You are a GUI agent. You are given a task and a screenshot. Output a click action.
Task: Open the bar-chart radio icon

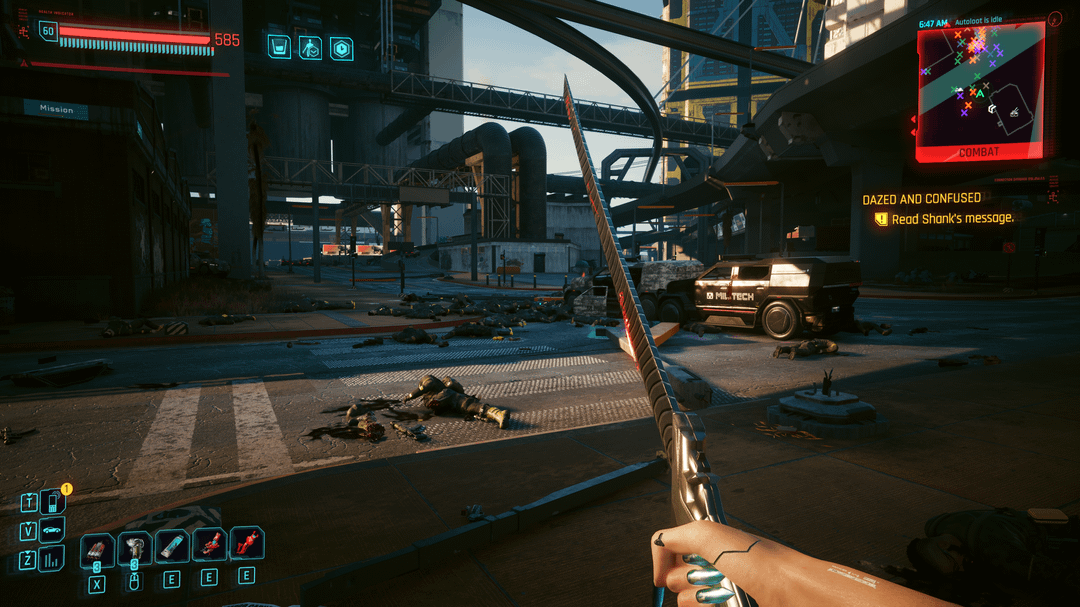52,558
